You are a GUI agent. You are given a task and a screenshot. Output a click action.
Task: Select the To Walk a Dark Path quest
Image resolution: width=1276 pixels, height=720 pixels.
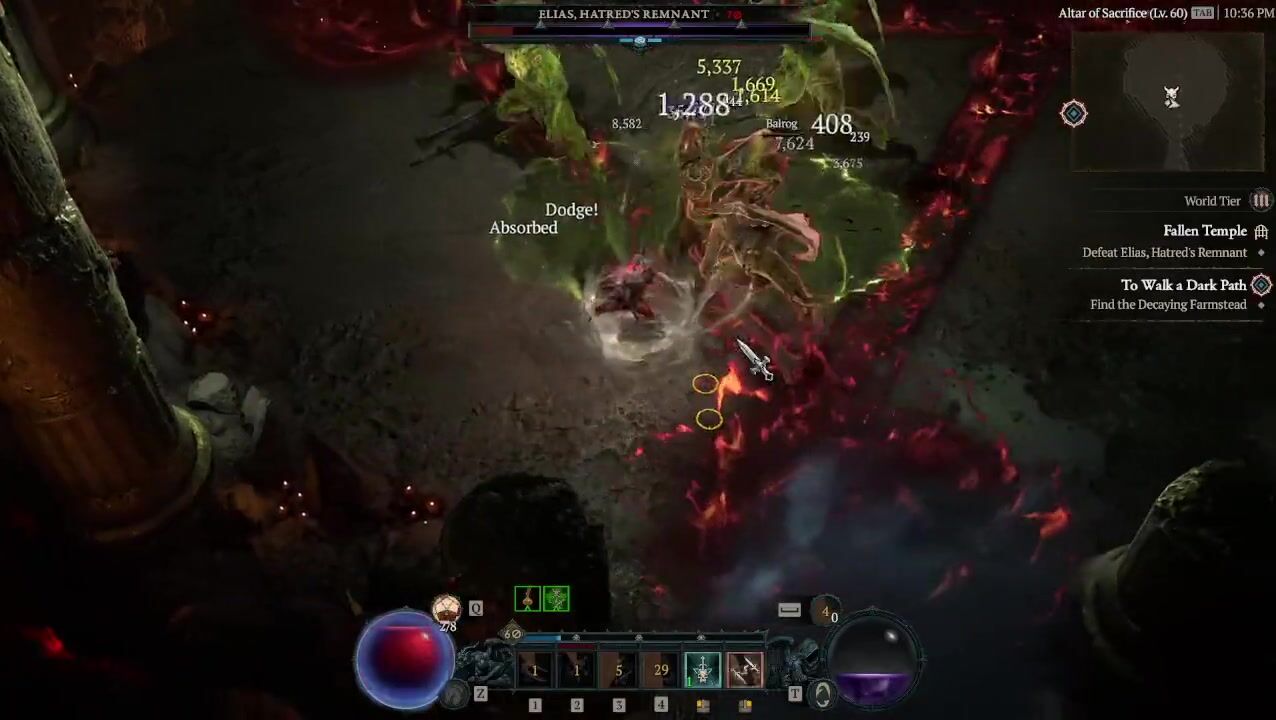(x=1183, y=285)
